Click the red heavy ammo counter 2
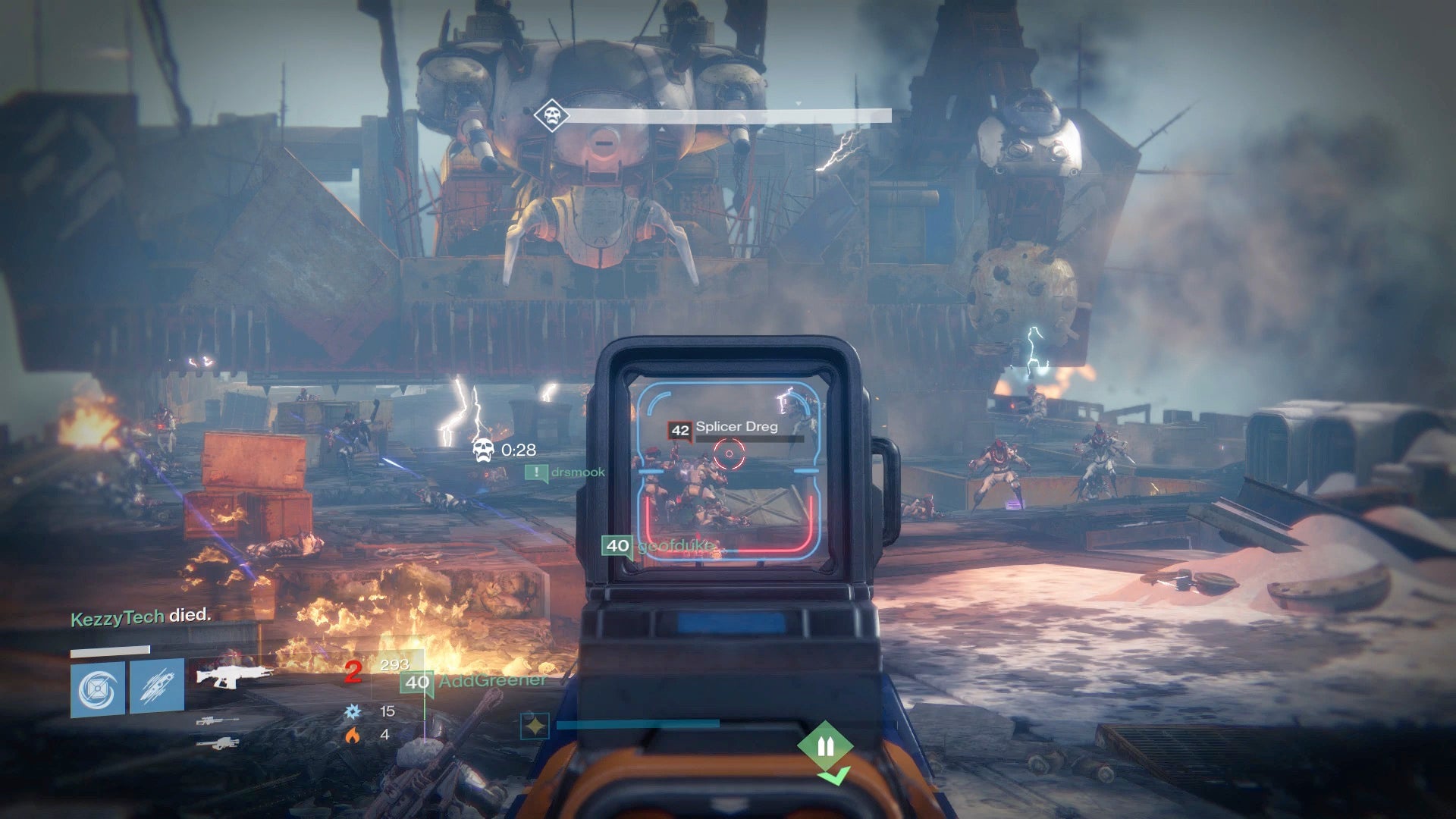Viewport: 1456px width, 819px height. coord(353,671)
